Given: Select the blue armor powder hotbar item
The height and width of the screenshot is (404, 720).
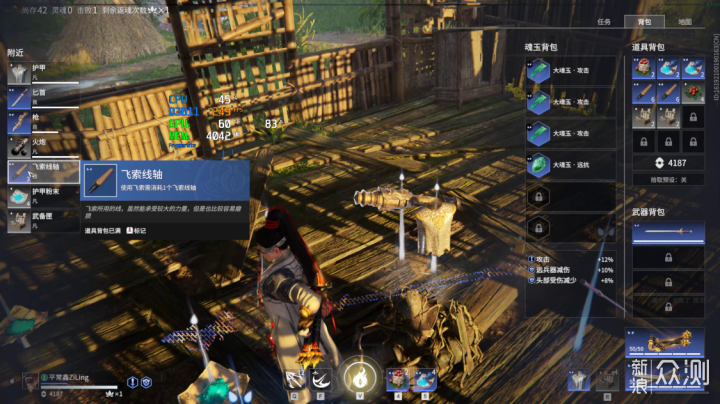Looking at the screenshot, I should click(424, 378).
